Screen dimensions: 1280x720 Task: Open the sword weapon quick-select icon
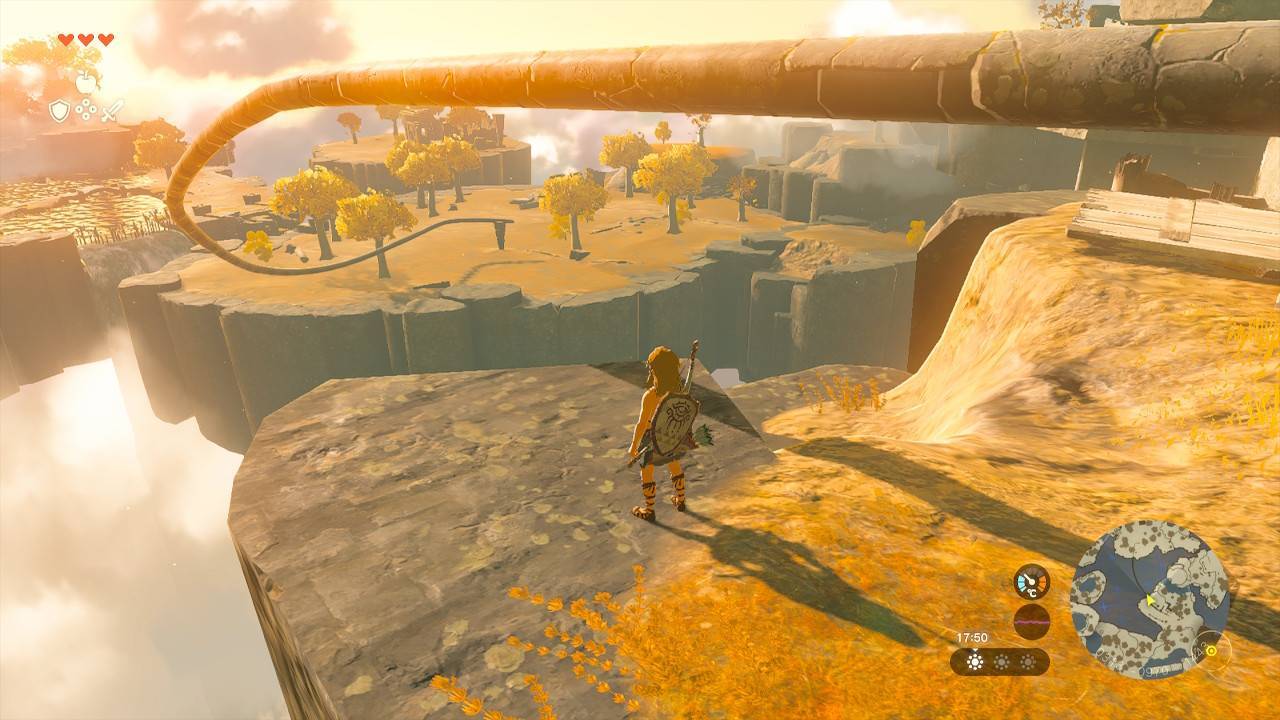112,110
